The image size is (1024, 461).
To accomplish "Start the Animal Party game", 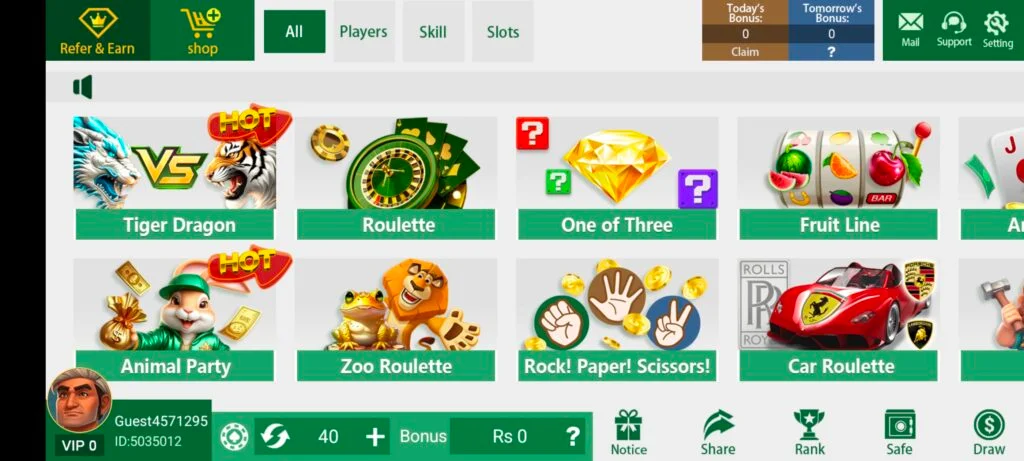I will point(175,320).
